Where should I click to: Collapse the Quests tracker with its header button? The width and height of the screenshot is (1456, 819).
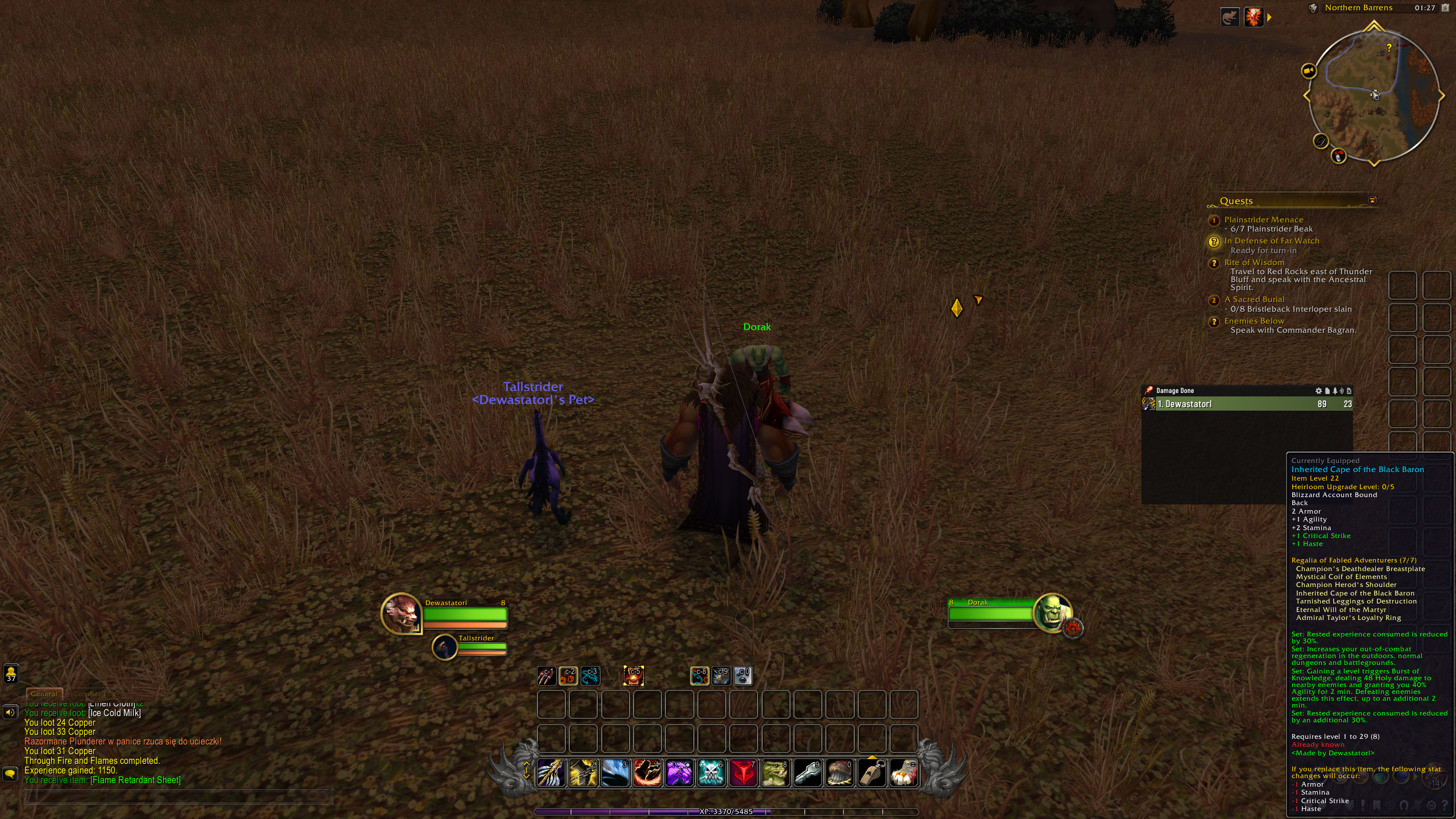(x=1373, y=200)
